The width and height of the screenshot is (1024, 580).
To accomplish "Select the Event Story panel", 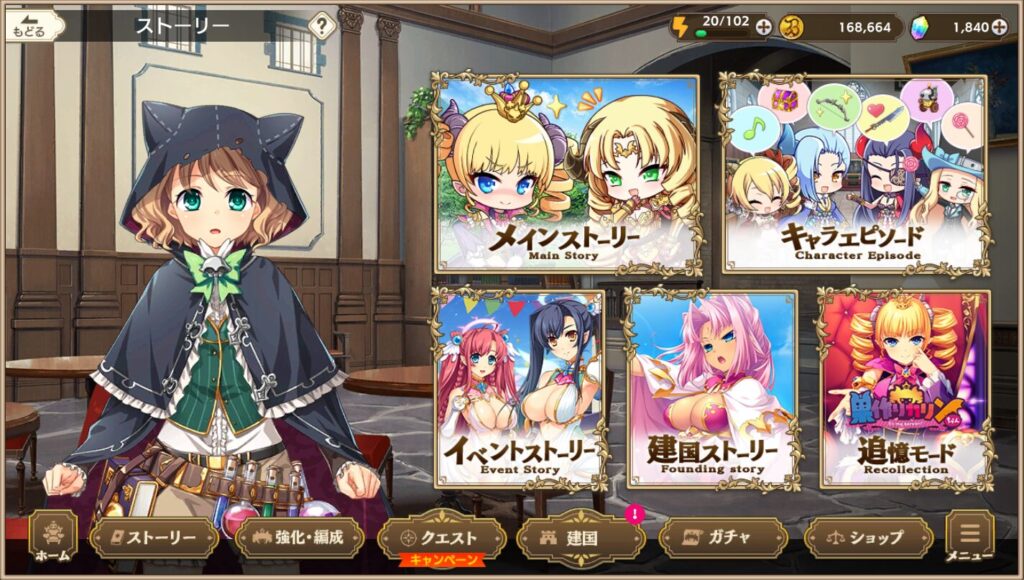I will (x=518, y=388).
